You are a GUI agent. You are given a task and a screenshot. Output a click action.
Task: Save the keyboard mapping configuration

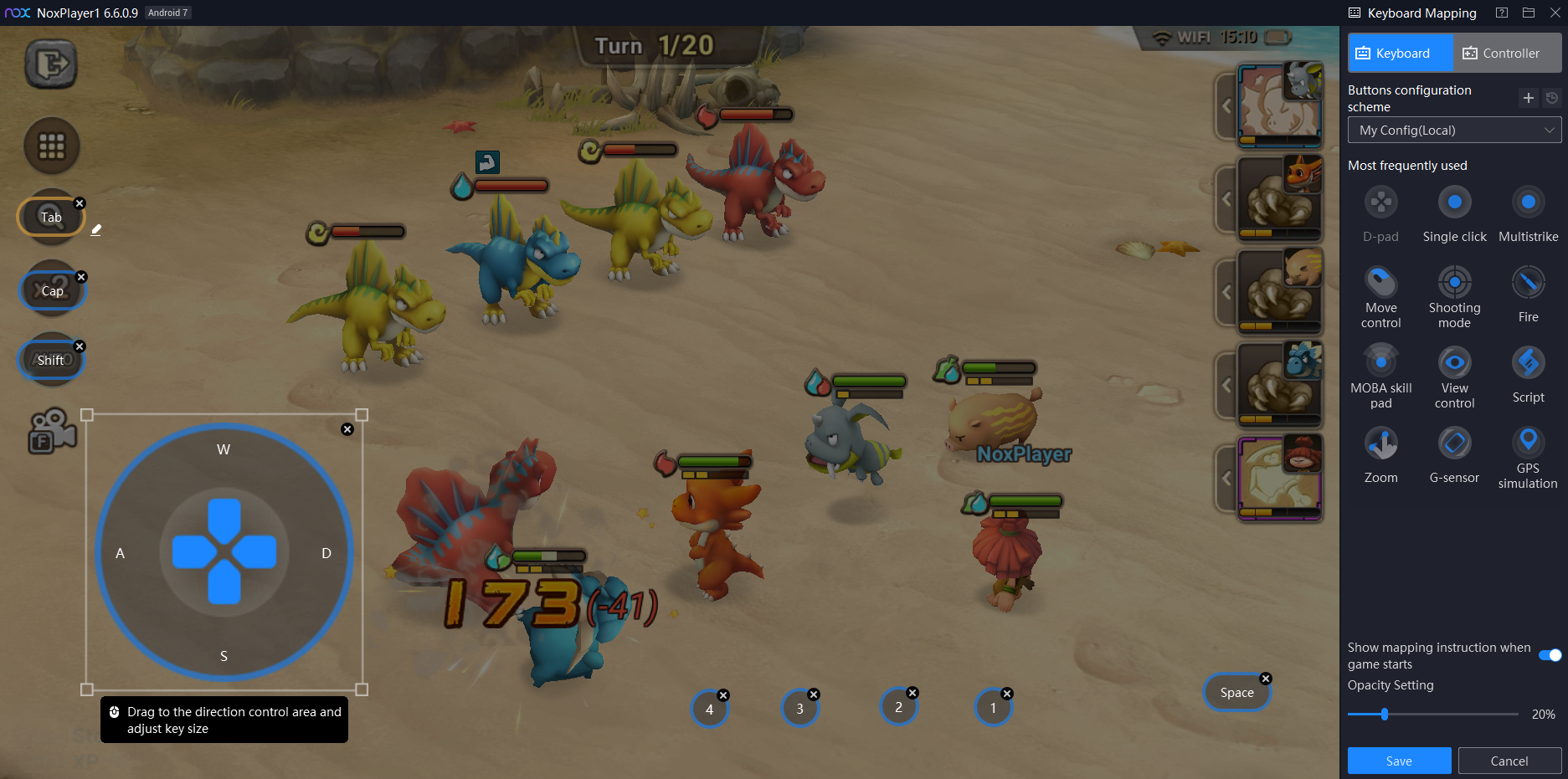coord(1399,761)
